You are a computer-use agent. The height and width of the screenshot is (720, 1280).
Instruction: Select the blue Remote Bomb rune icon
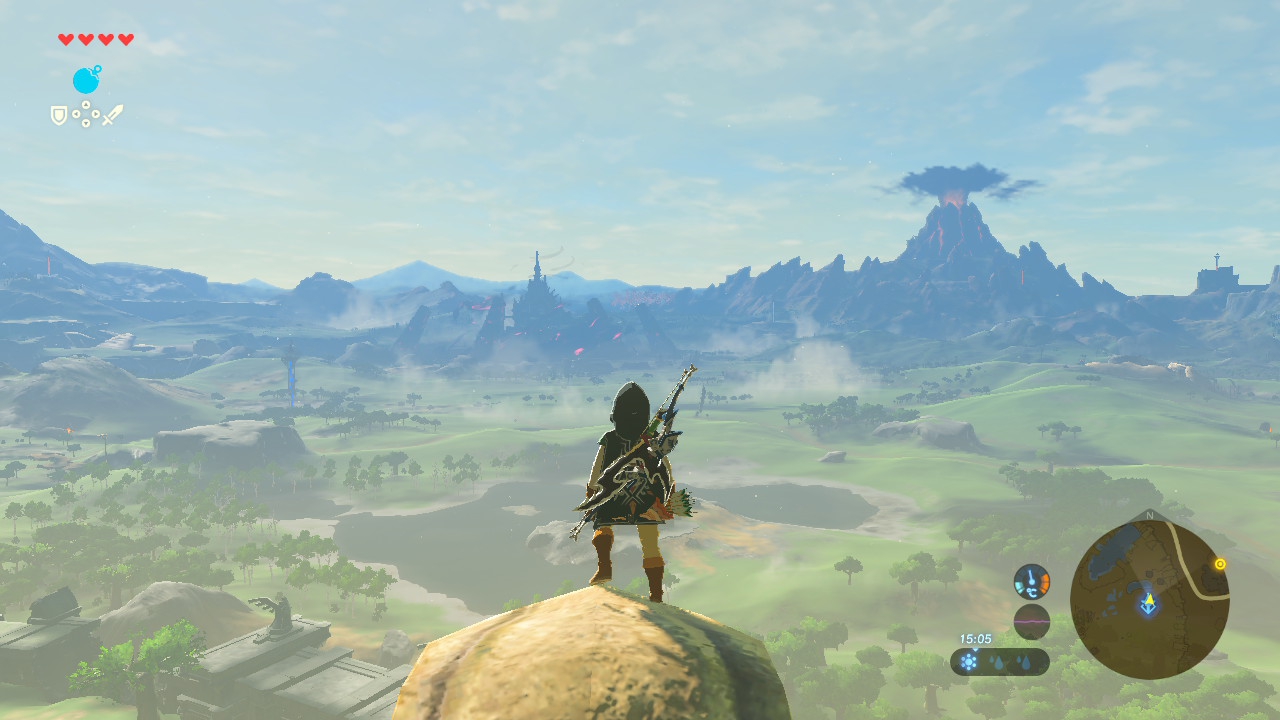coord(86,80)
